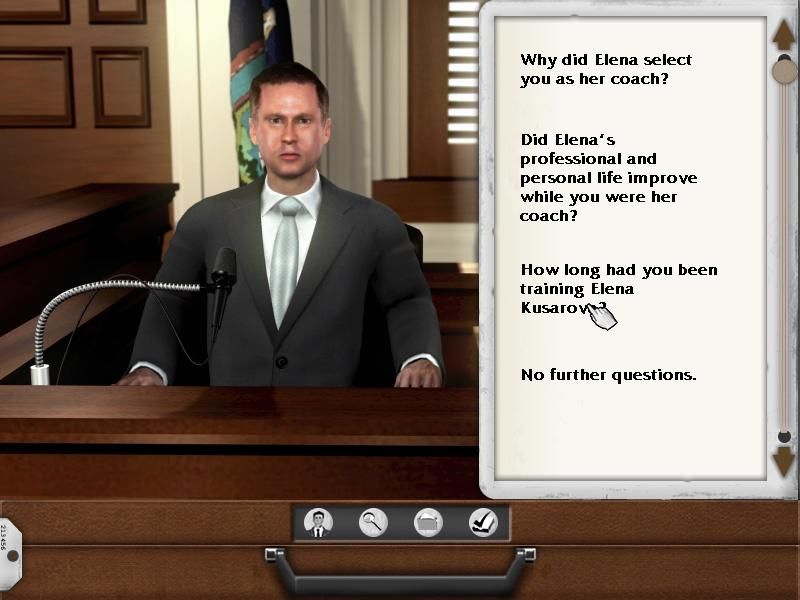Choose No further questions
The width and height of the screenshot is (800, 600).
608,375
